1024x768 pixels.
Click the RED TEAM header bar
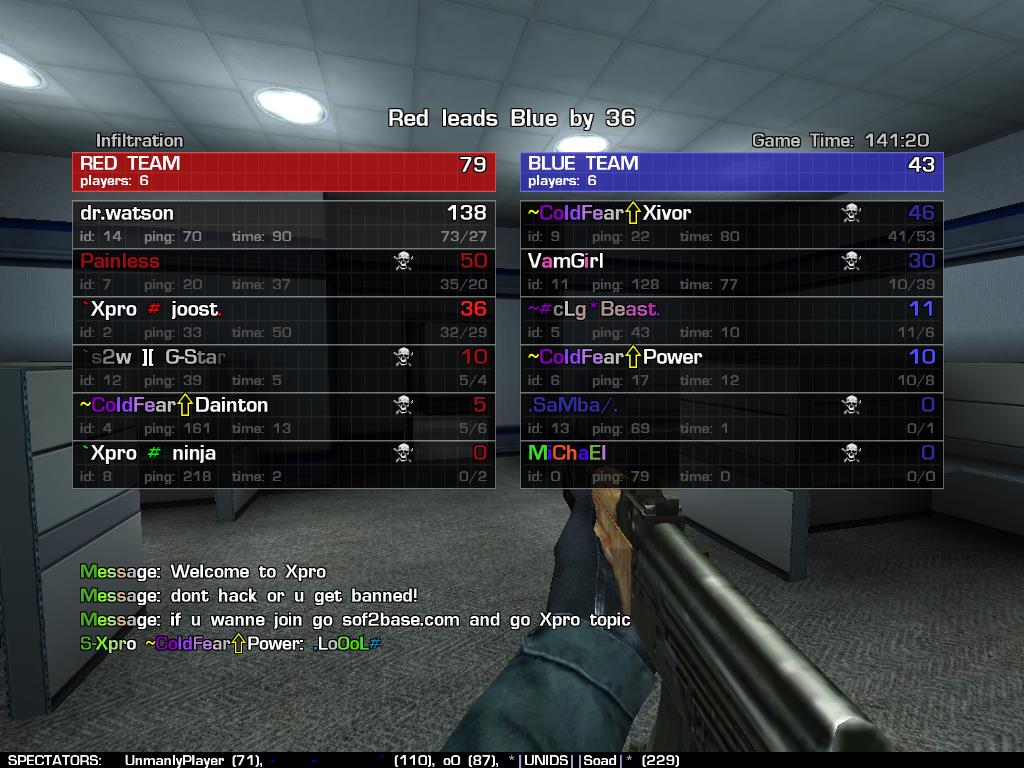pyautogui.click(x=283, y=171)
